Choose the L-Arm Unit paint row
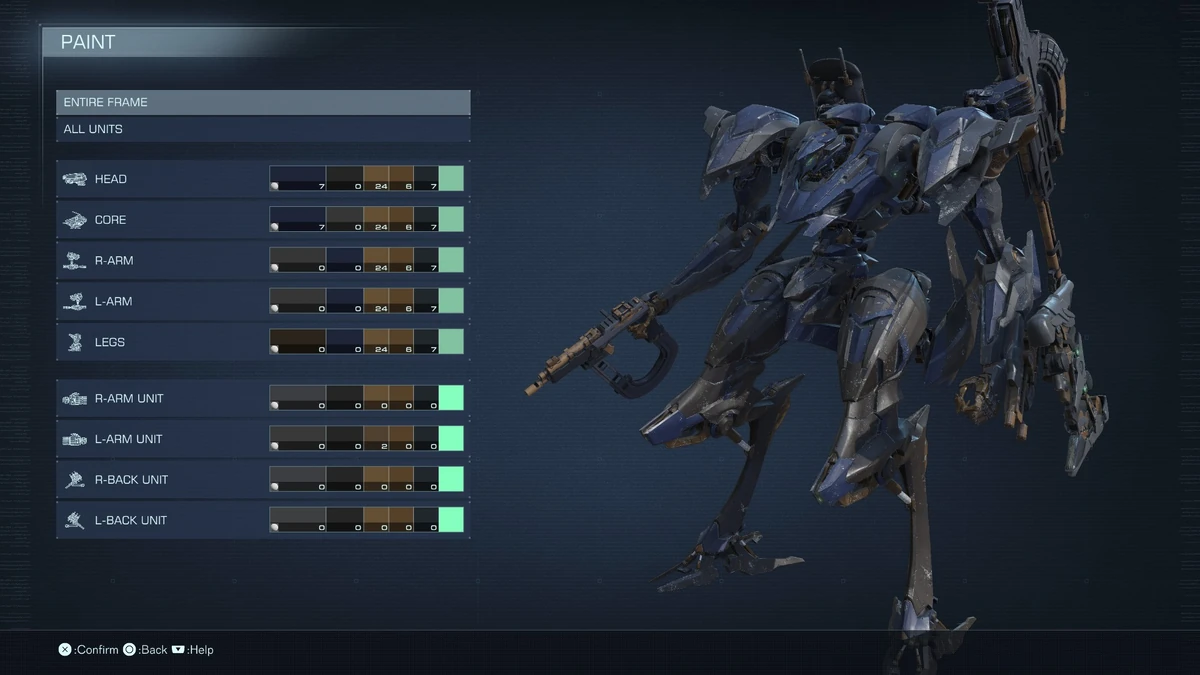The width and height of the screenshot is (1200, 675). pyautogui.click(x=160, y=439)
